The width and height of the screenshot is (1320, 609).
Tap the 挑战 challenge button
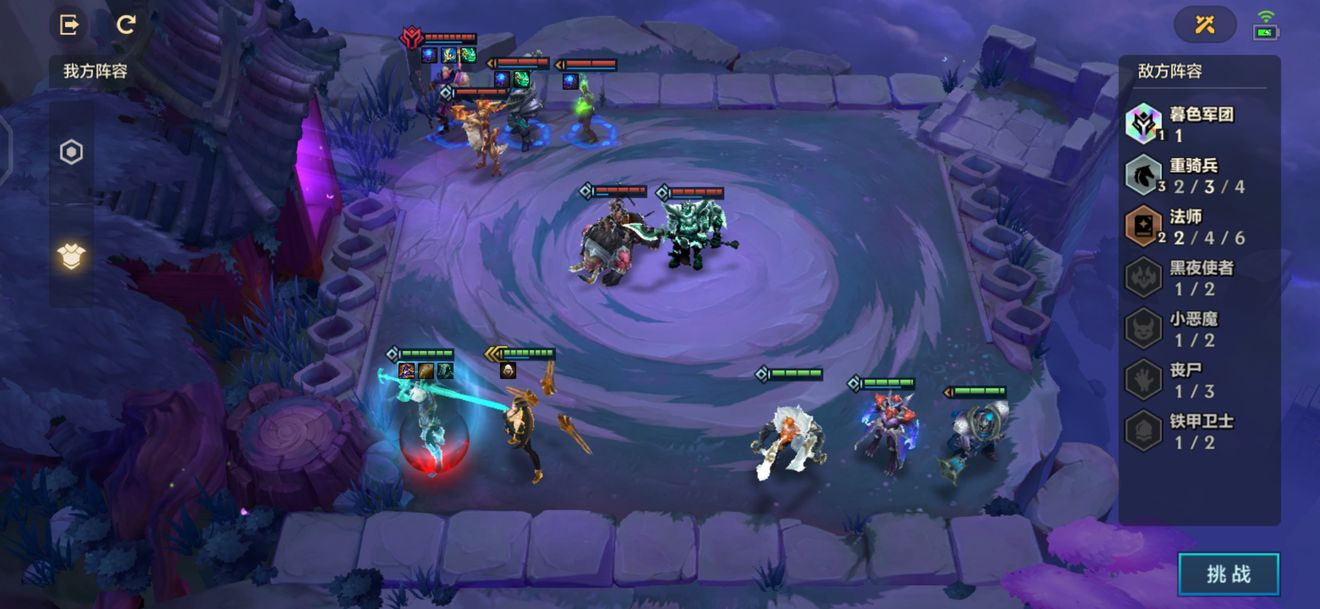(x=1228, y=574)
